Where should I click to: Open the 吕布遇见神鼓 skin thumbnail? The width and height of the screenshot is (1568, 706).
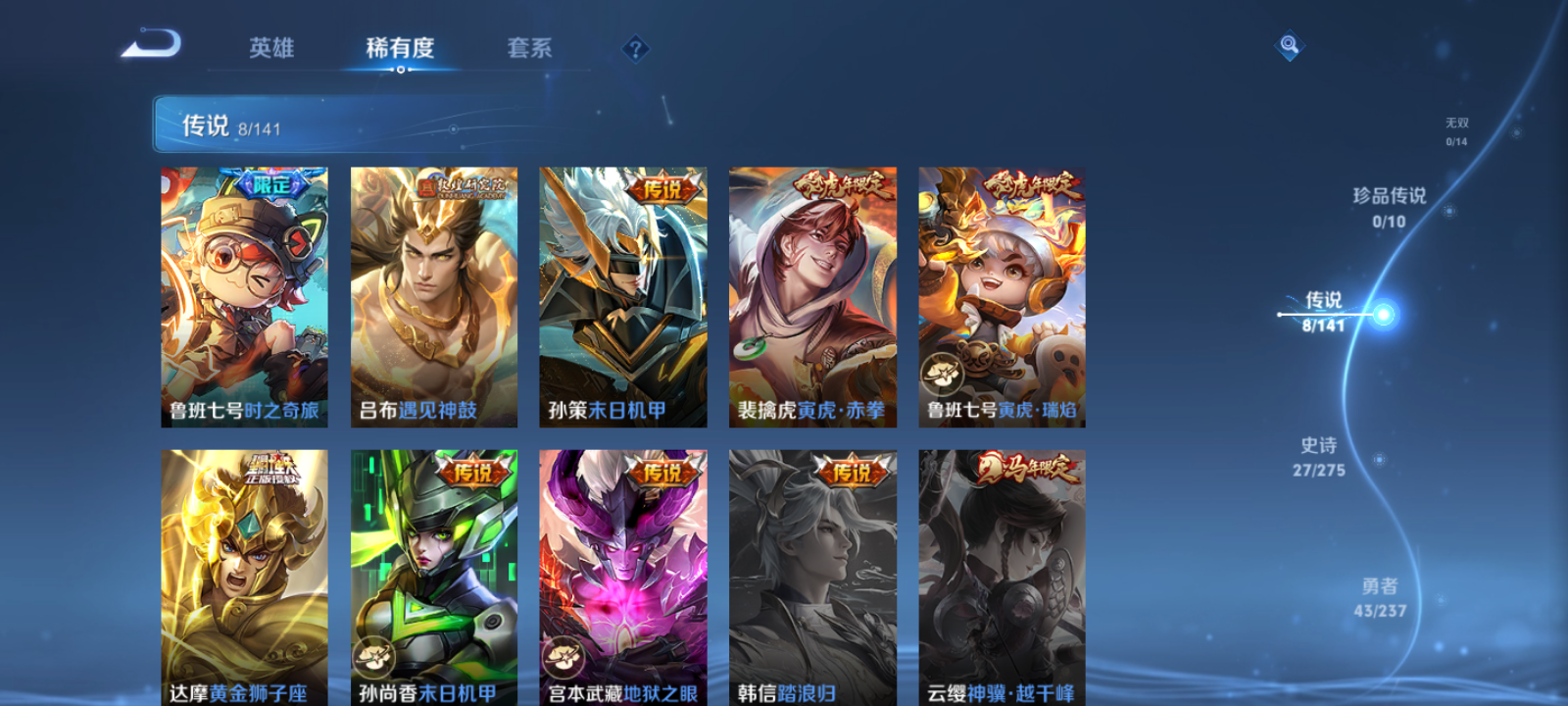click(x=437, y=294)
